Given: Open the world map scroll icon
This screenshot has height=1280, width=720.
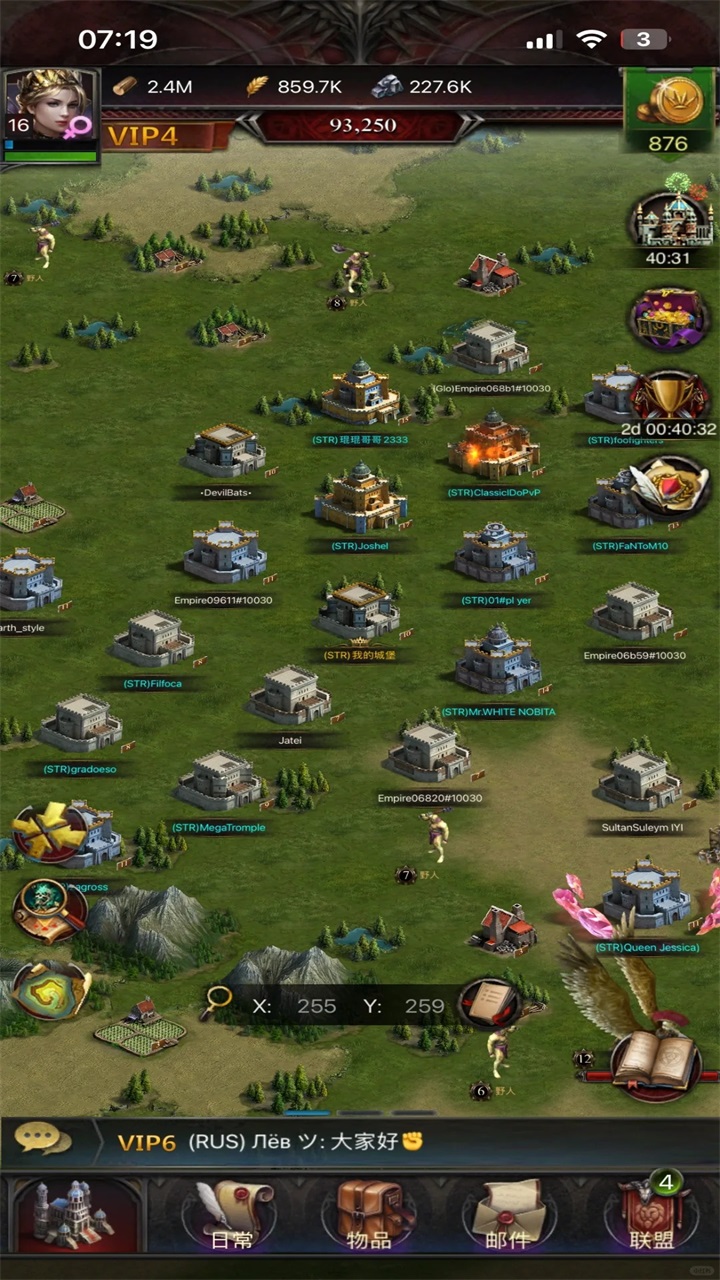Looking at the screenshot, I should [50, 988].
